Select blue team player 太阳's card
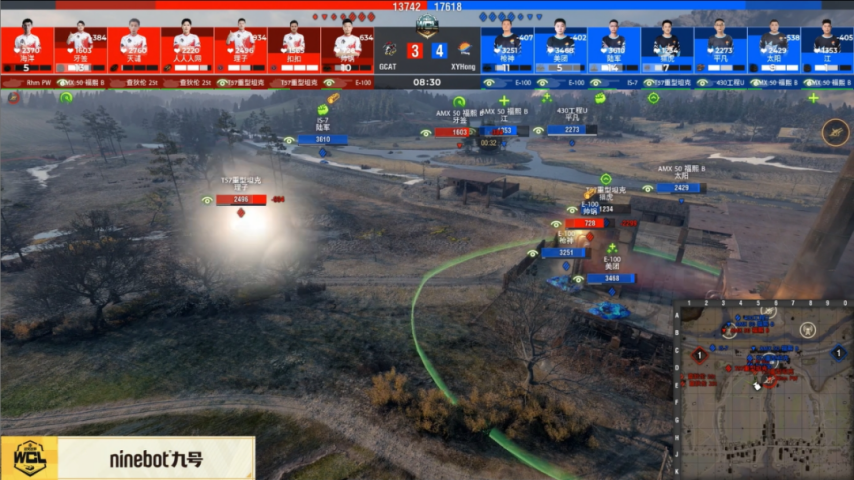Viewport: 854px width, 480px height. click(x=774, y=47)
